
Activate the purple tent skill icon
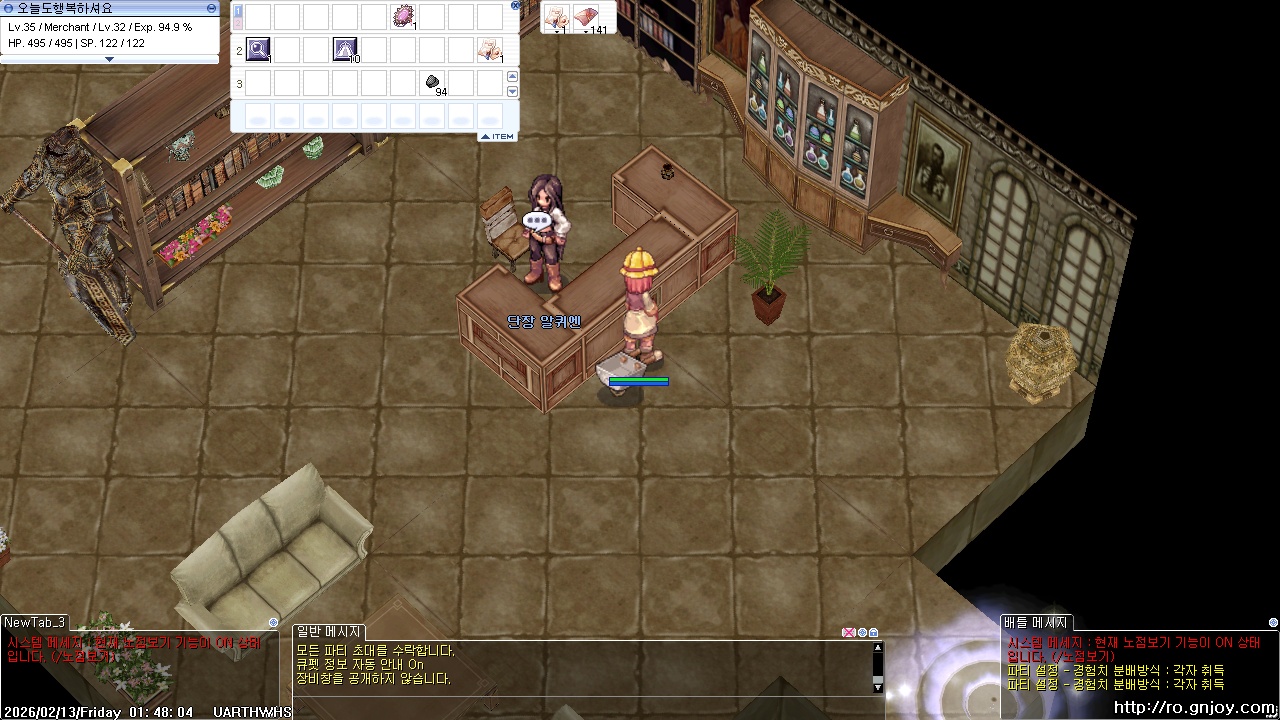(345, 48)
